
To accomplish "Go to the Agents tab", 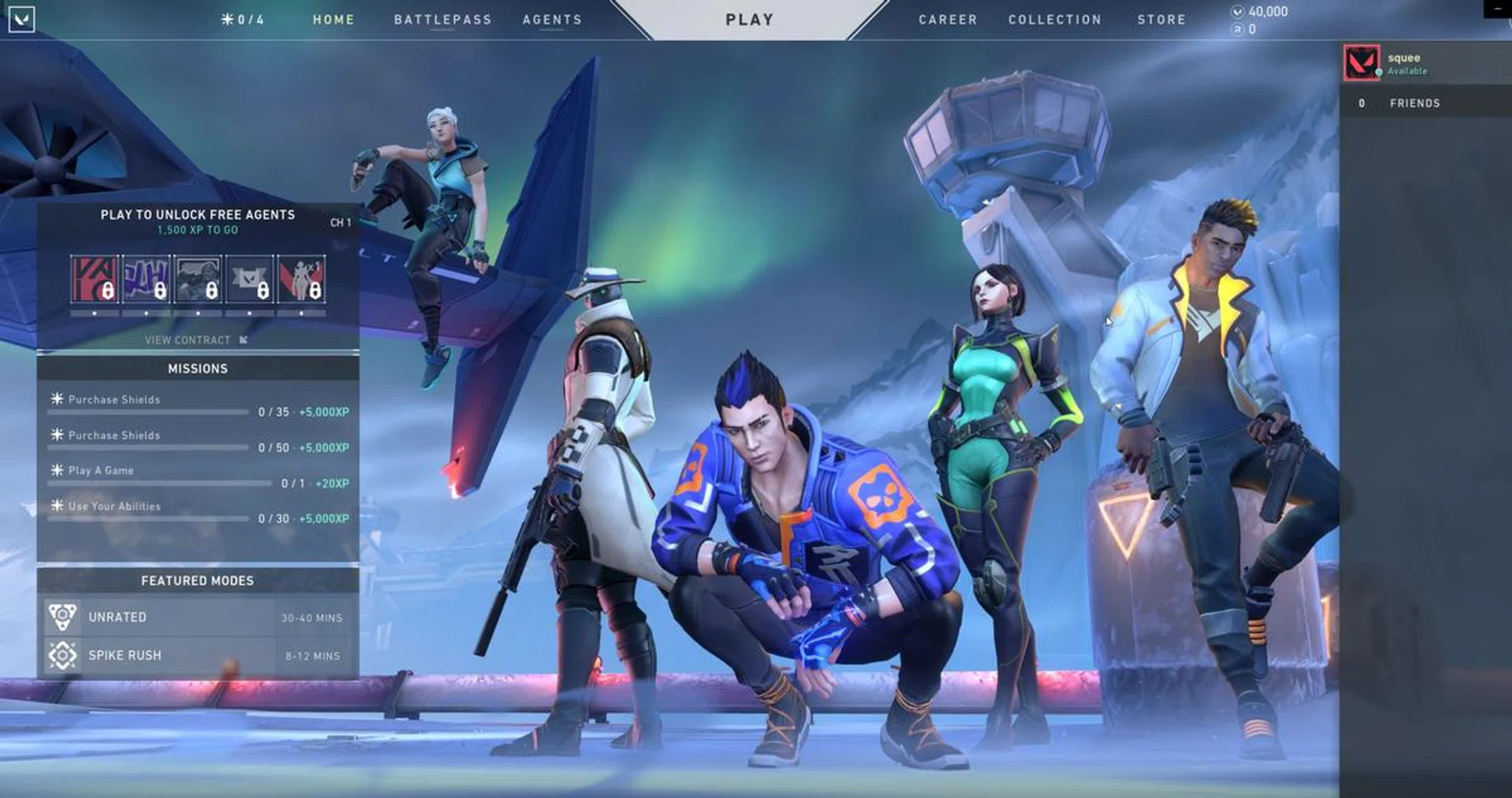I will (x=552, y=20).
